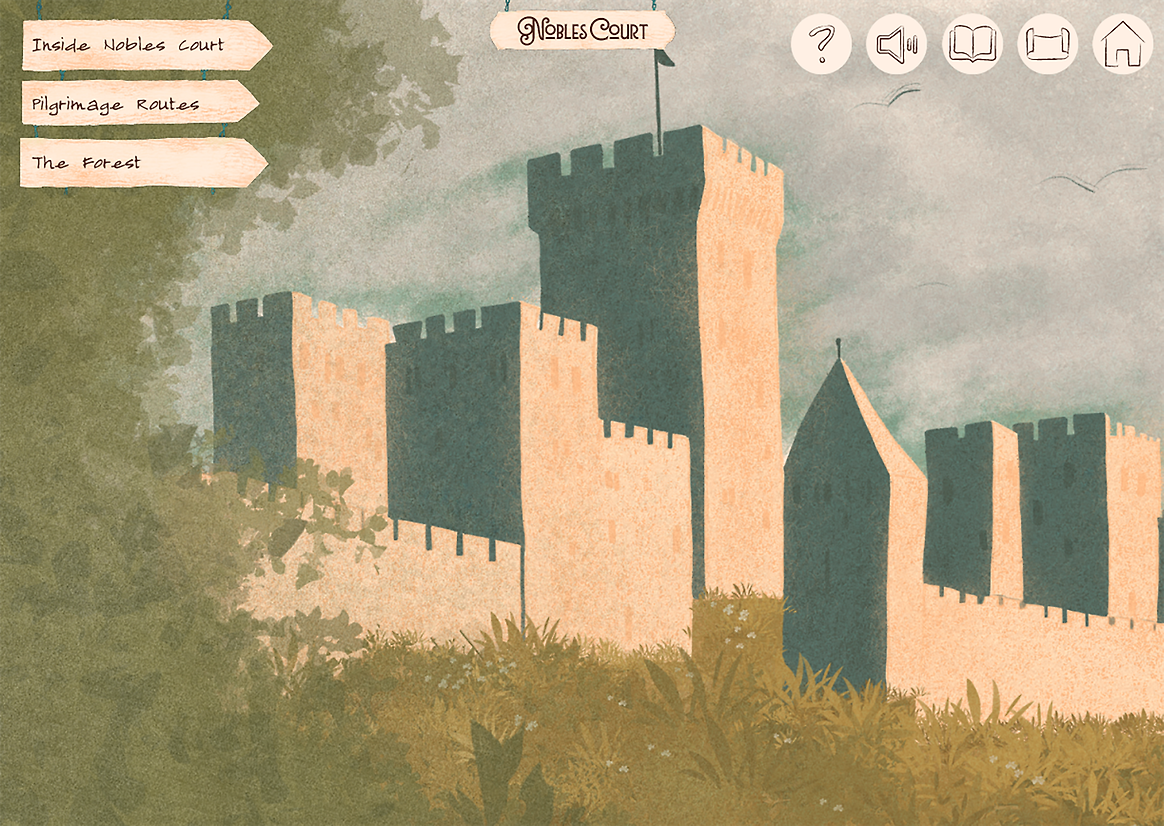
Task: Open the book icon
Action: 972,44
